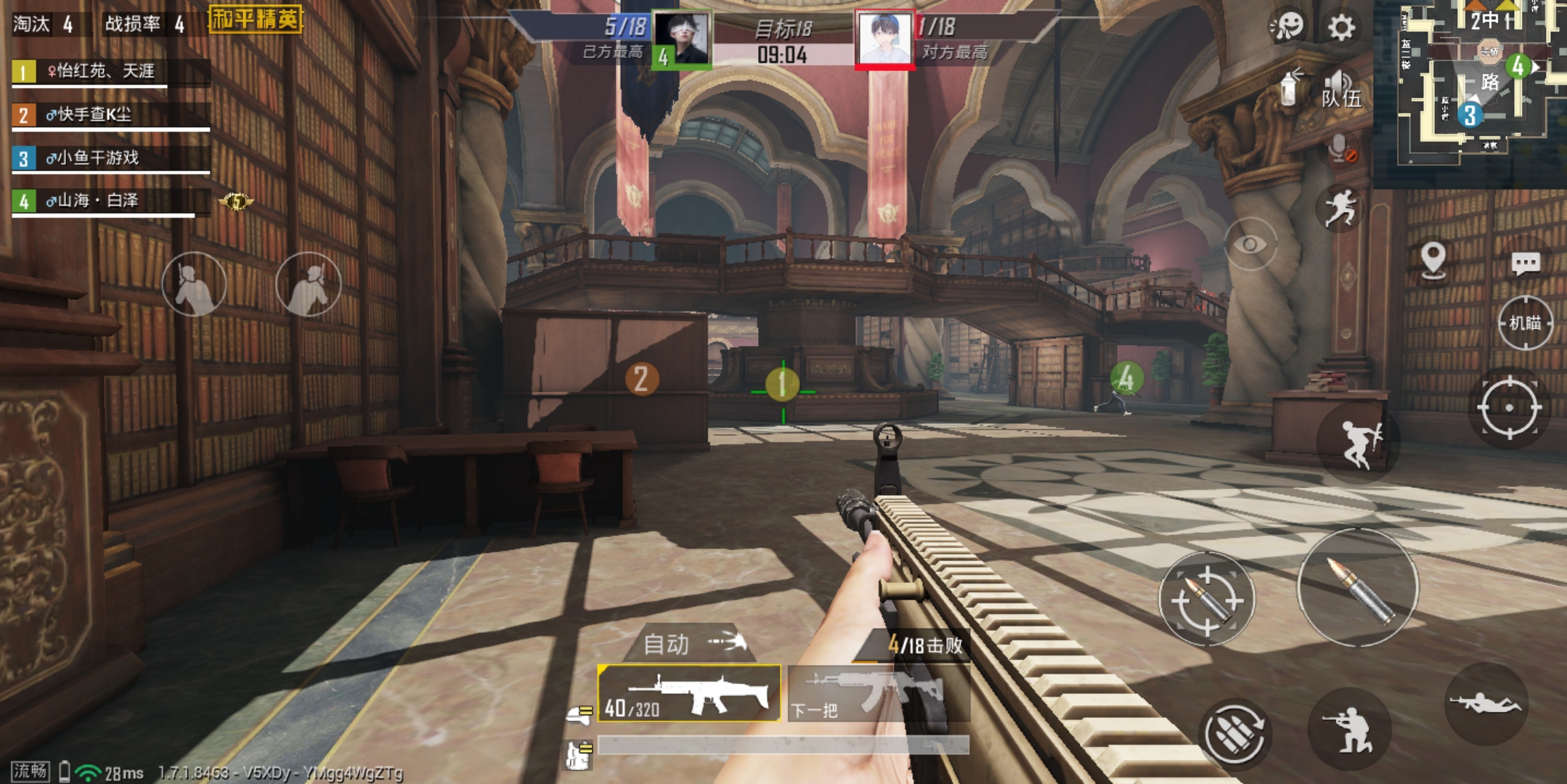1567x784 pixels.
Task: Switch to iron sights (机瞄)
Action: pos(1525,323)
